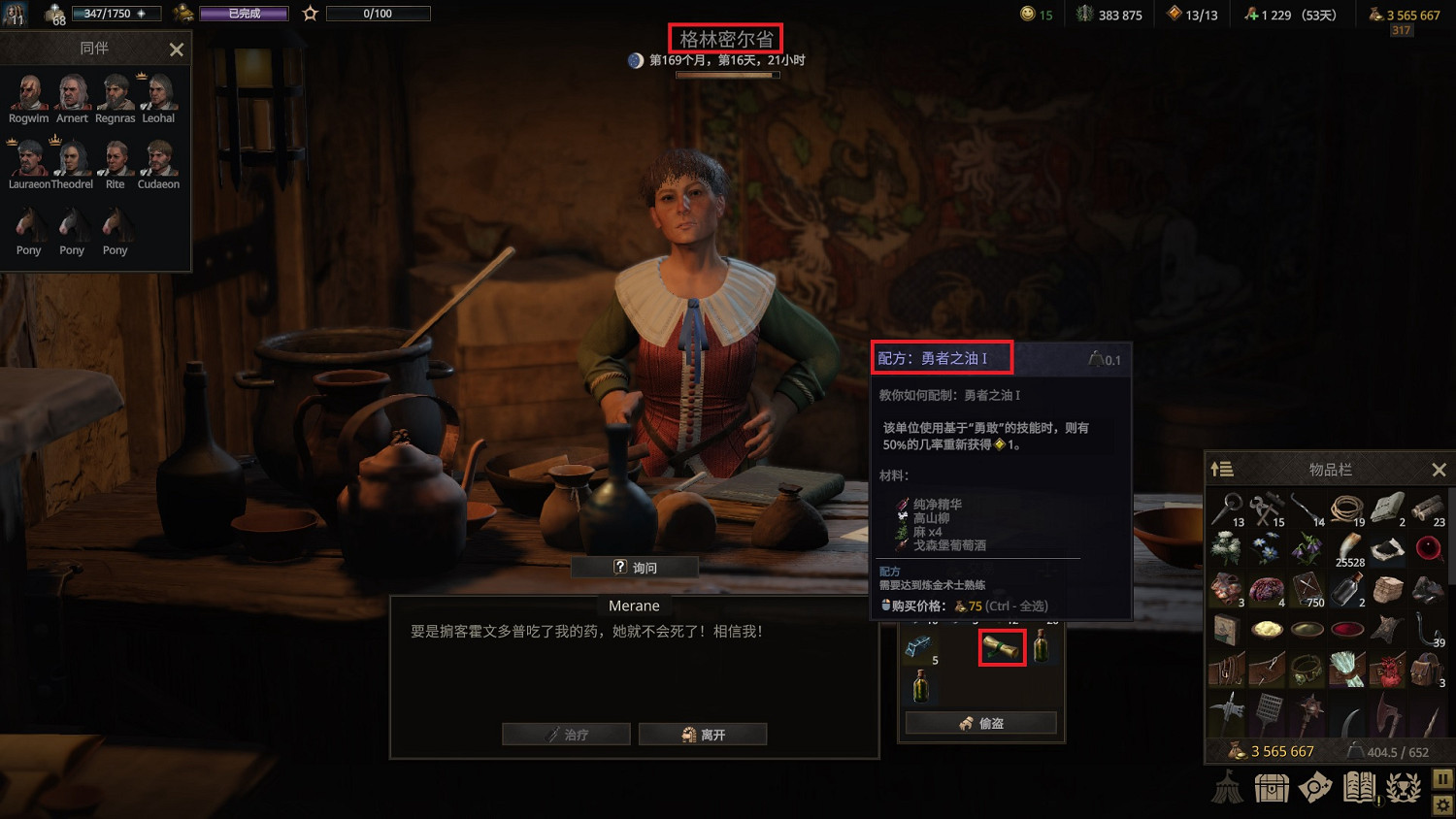Click the 离开 option to leave the dialogue

tap(703, 734)
